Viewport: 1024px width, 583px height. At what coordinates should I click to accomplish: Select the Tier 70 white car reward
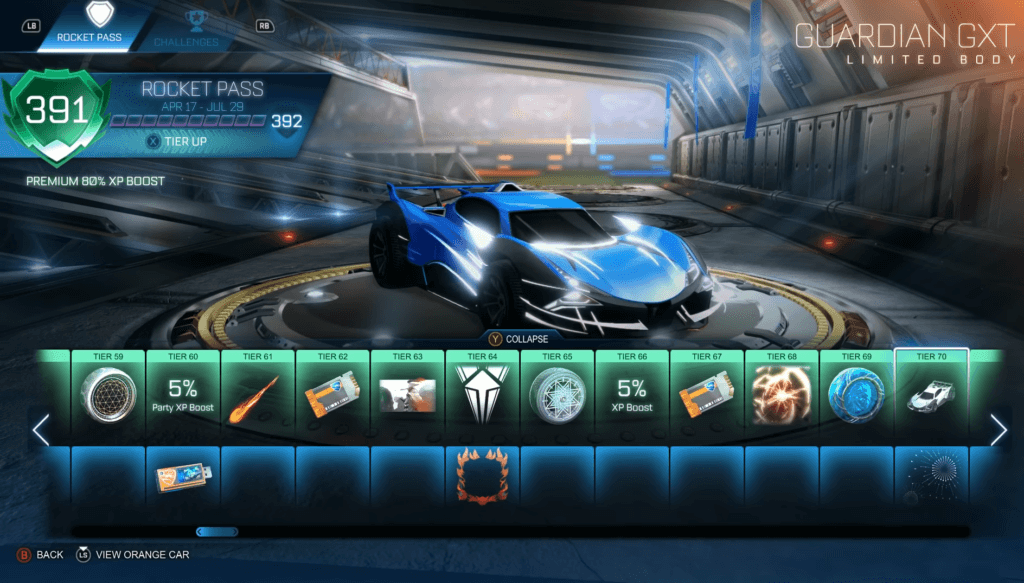(932, 395)
